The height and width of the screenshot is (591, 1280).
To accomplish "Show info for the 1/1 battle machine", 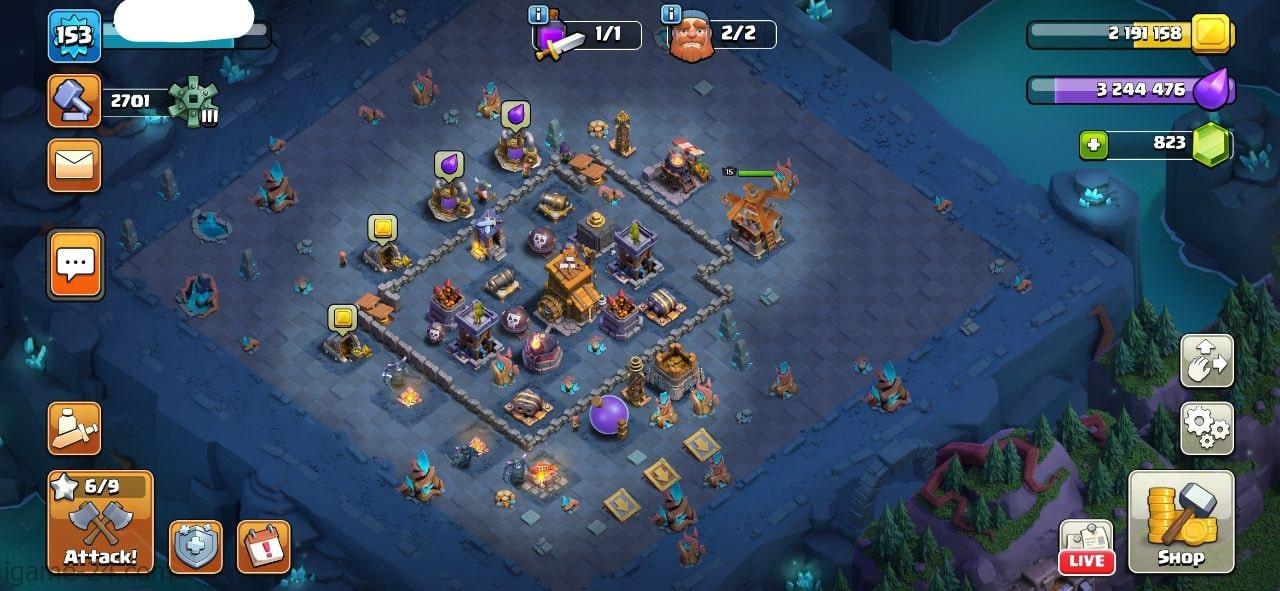I will [538, 15].
